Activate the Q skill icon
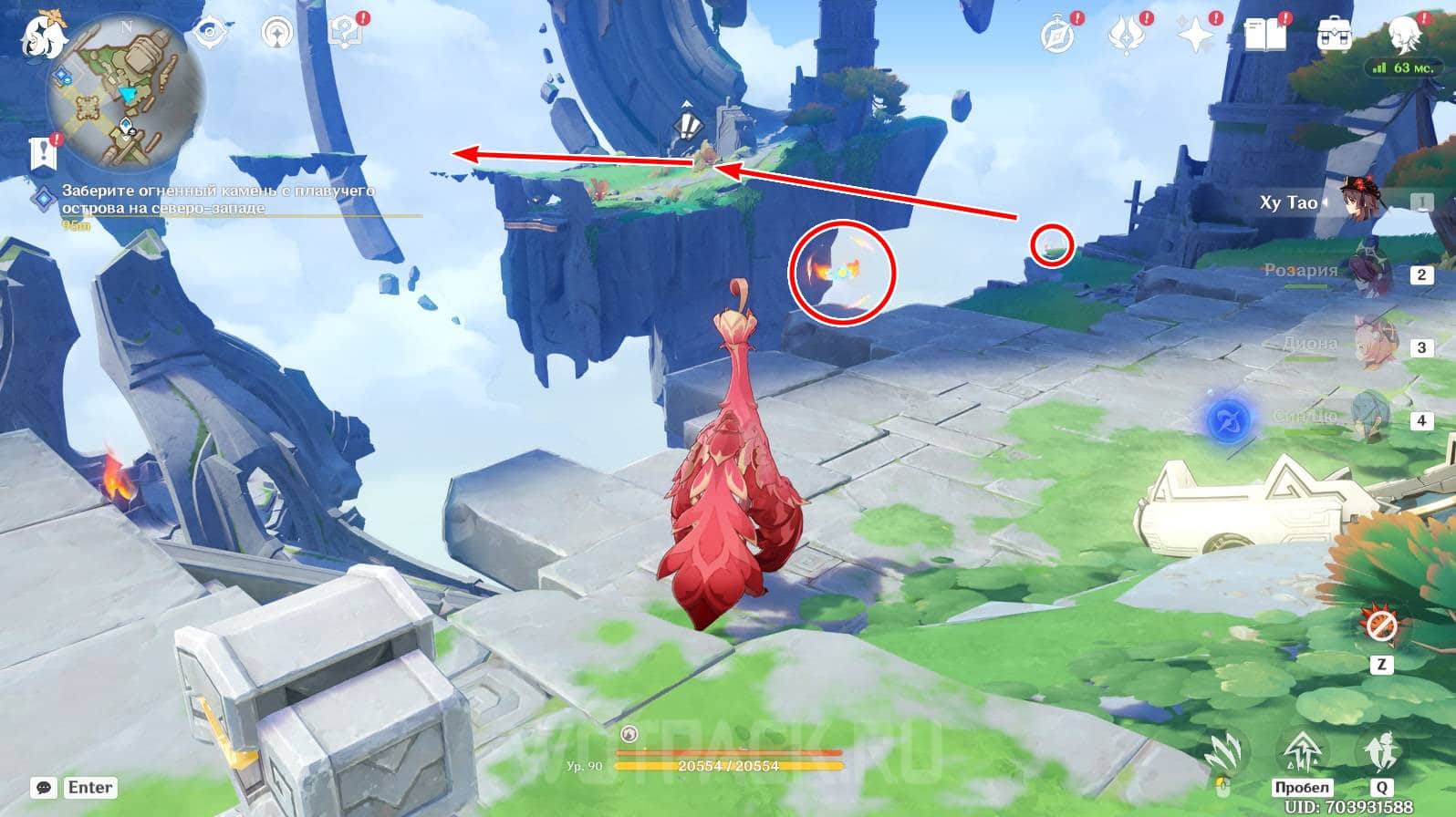Viewport: 1456px width, 817px height. click(x=1381, y=756)
